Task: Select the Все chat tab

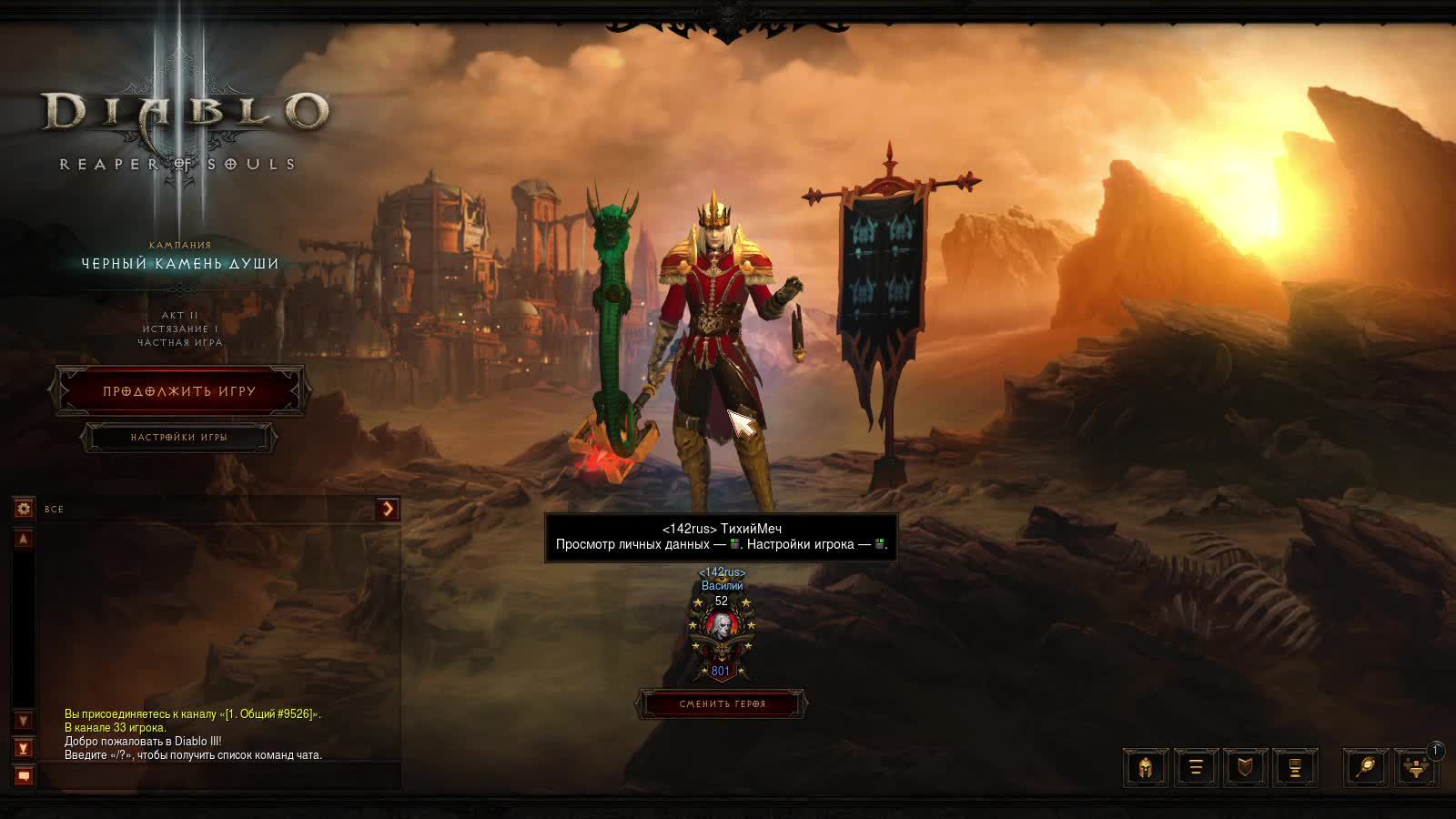Action: click(55, 510)
